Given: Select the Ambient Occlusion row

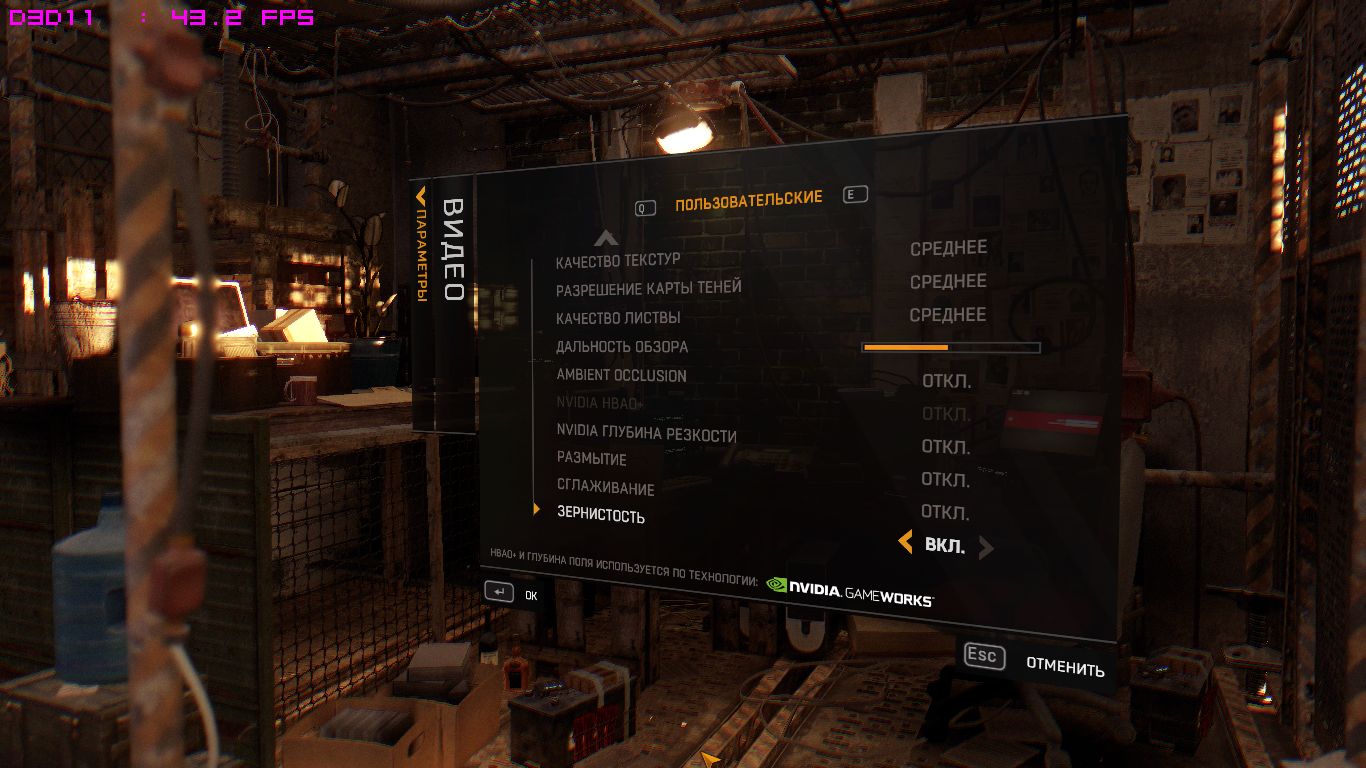Looking at the screenshot, I should (621, 376).
